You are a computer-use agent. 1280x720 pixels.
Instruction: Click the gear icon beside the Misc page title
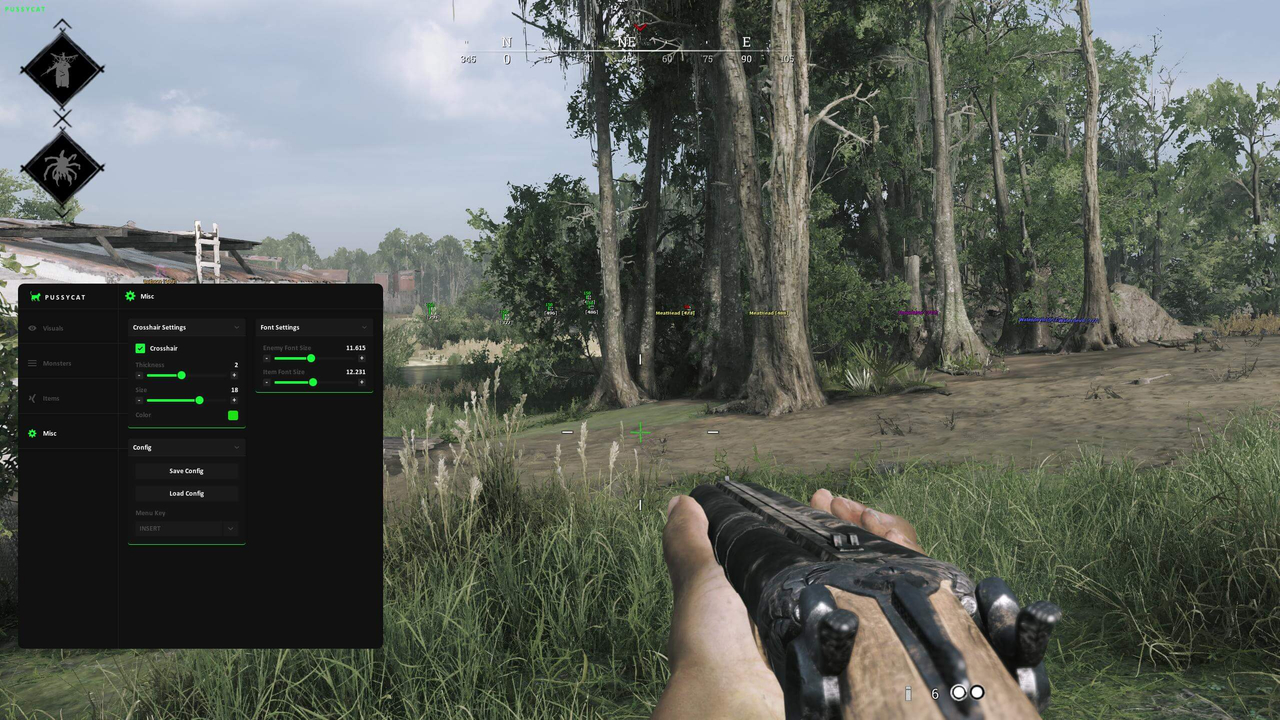[130, 296]
